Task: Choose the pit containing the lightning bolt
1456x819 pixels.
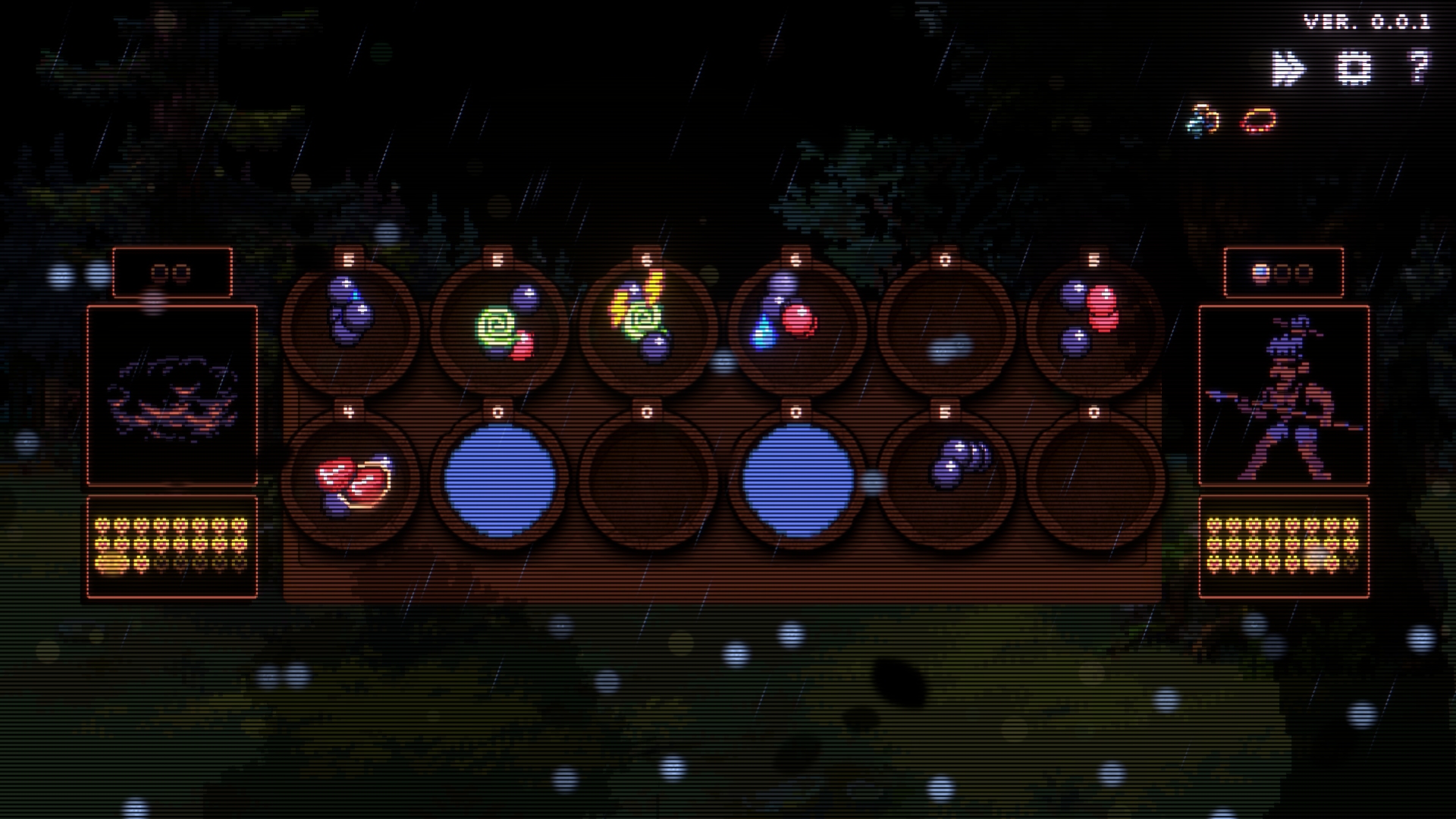Action: 647,325
